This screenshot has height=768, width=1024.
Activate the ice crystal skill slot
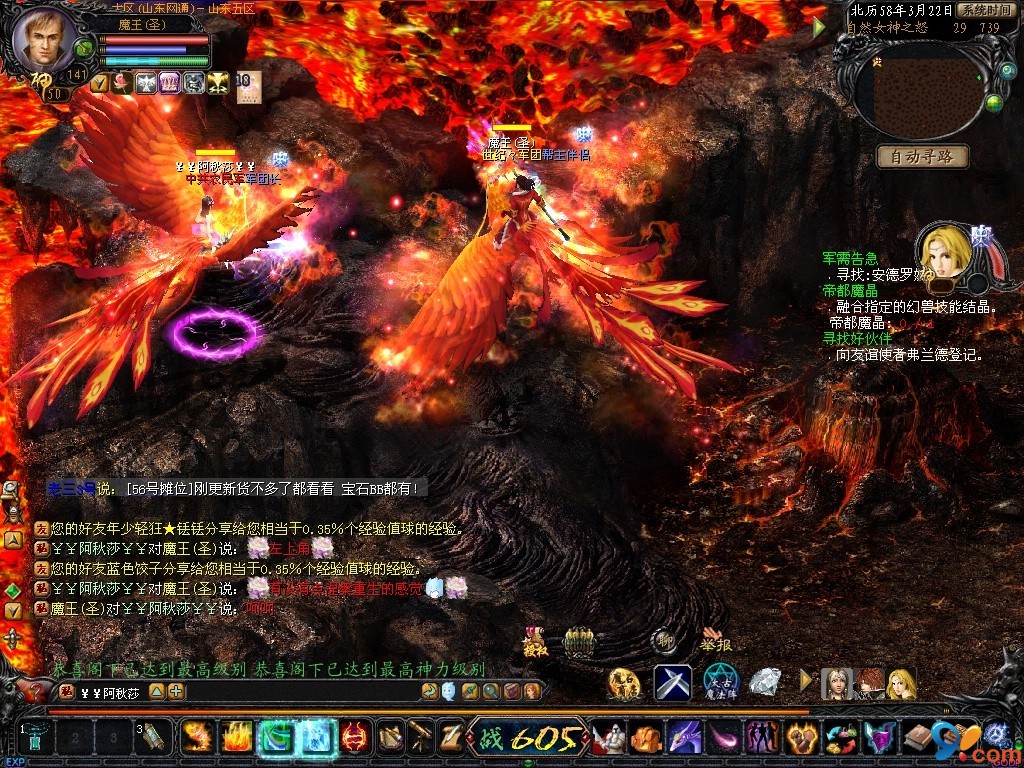coord(316,738)
